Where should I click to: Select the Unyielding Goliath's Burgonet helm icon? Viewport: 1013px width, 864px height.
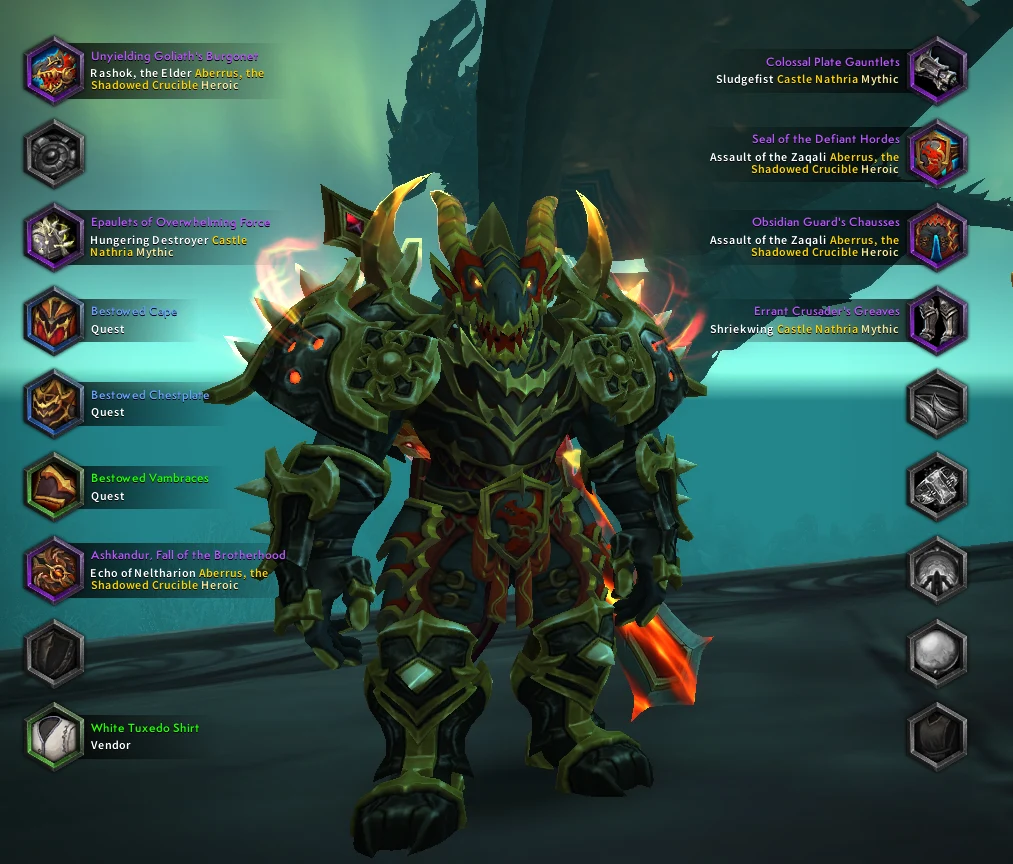pos(54,70)
